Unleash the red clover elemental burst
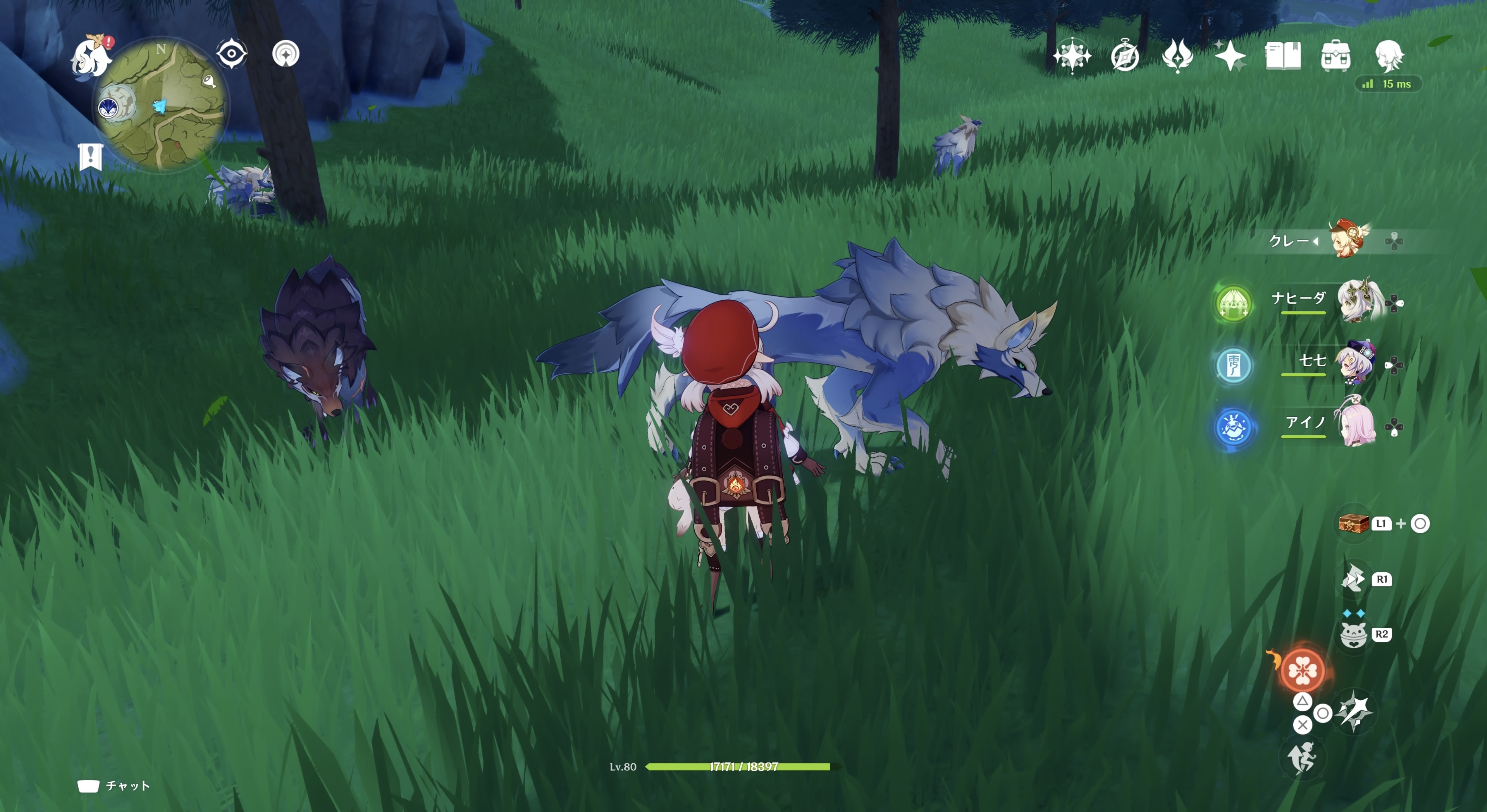This screenshot has width=1487, height=812. pos(1303,670)
